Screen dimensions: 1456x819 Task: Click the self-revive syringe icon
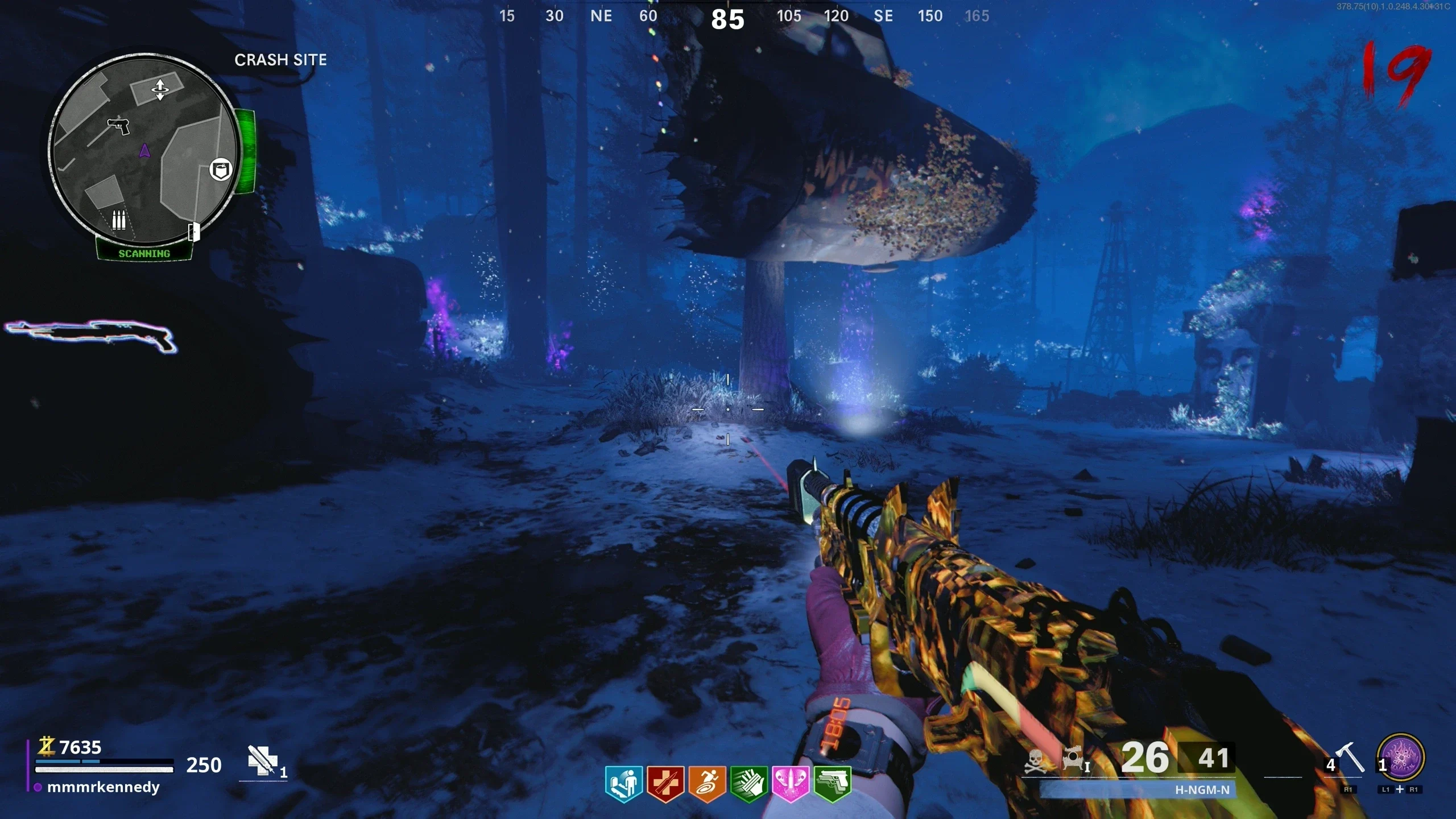(263, 761)
